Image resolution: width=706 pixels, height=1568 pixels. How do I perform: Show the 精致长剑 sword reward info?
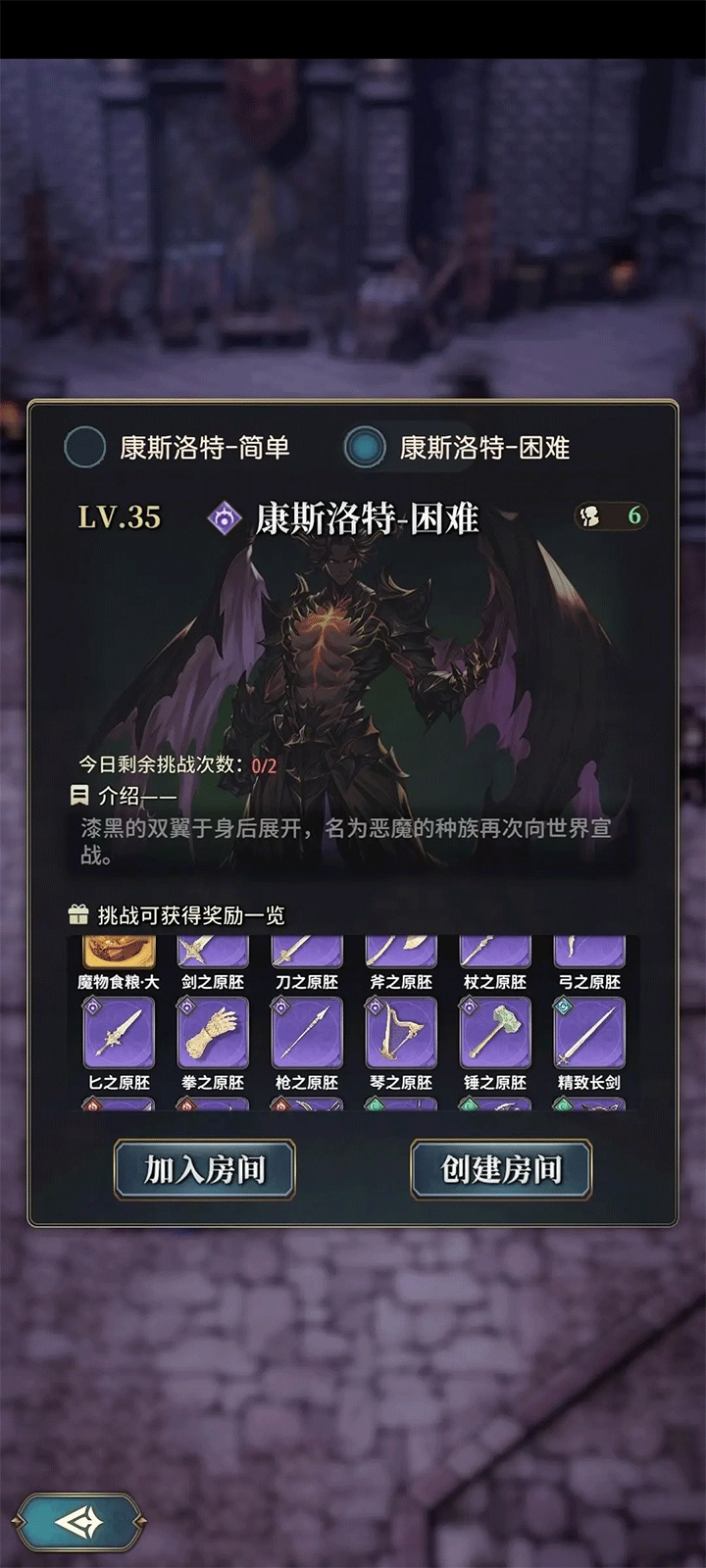pyautogui.click(x=589, y=1033)
